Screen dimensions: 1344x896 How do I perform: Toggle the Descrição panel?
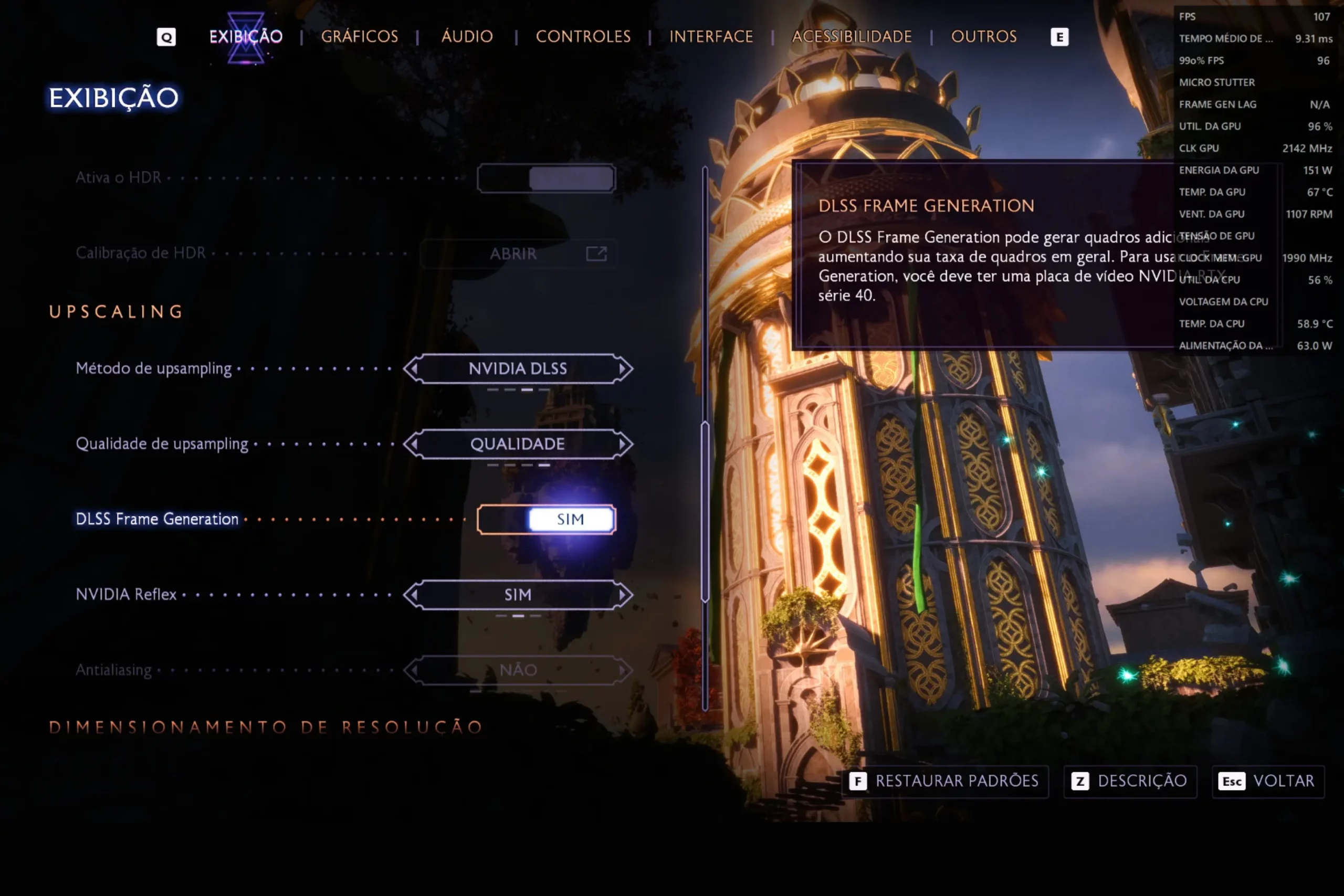[x=1130, y=781]
